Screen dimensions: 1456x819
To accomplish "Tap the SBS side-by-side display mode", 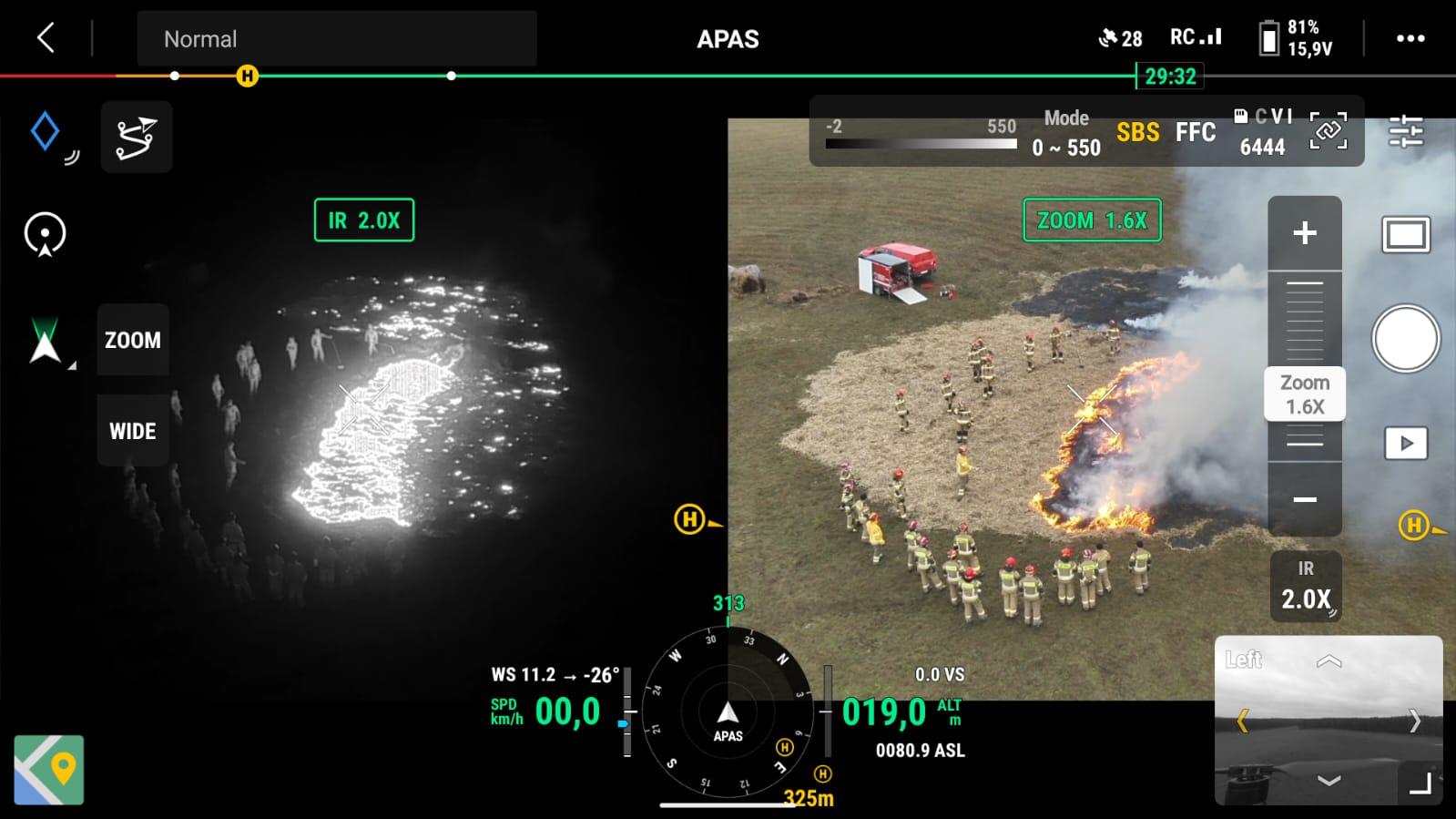I will point(1137,133).
